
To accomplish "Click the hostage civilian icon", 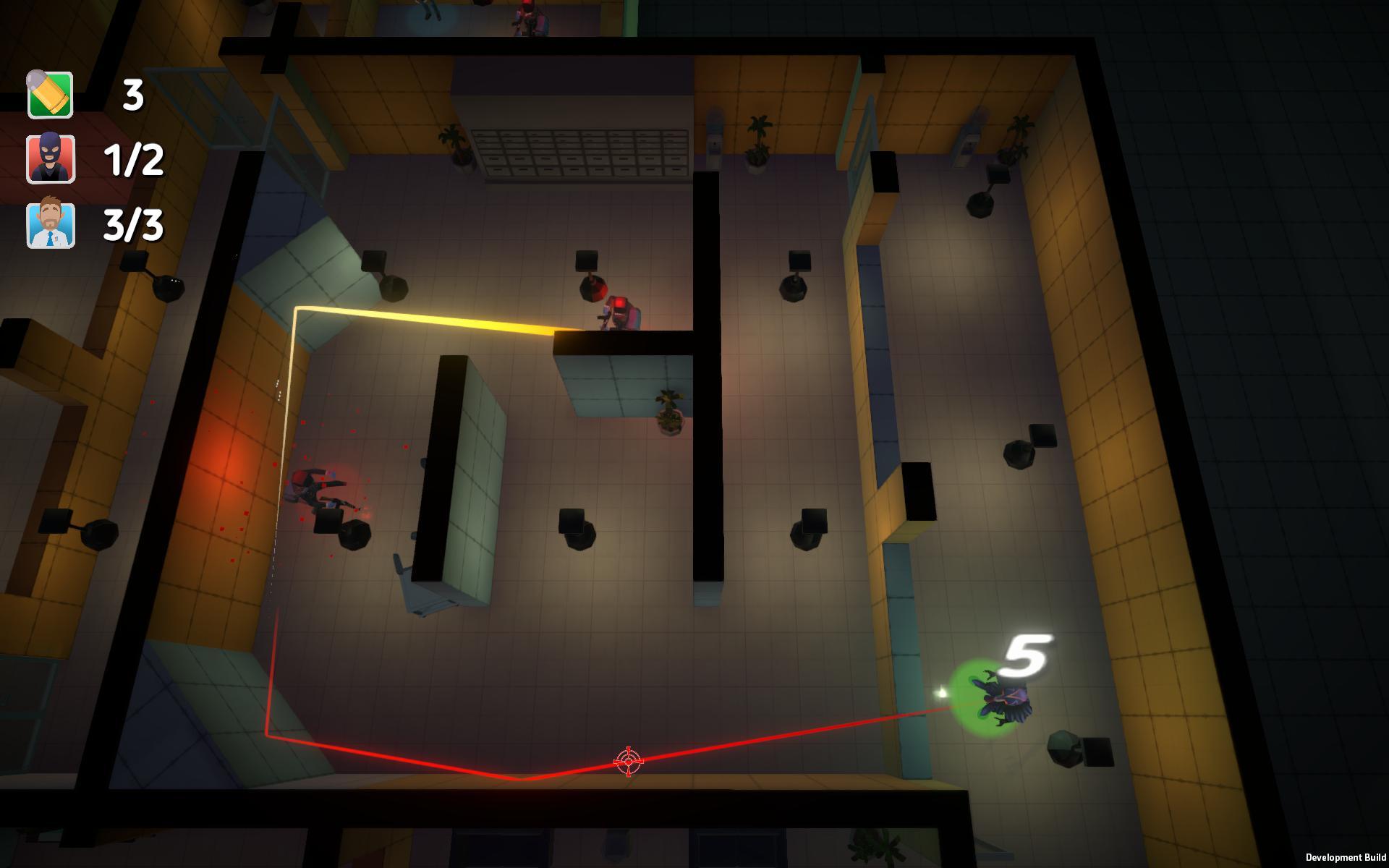I will coord(51,225).
